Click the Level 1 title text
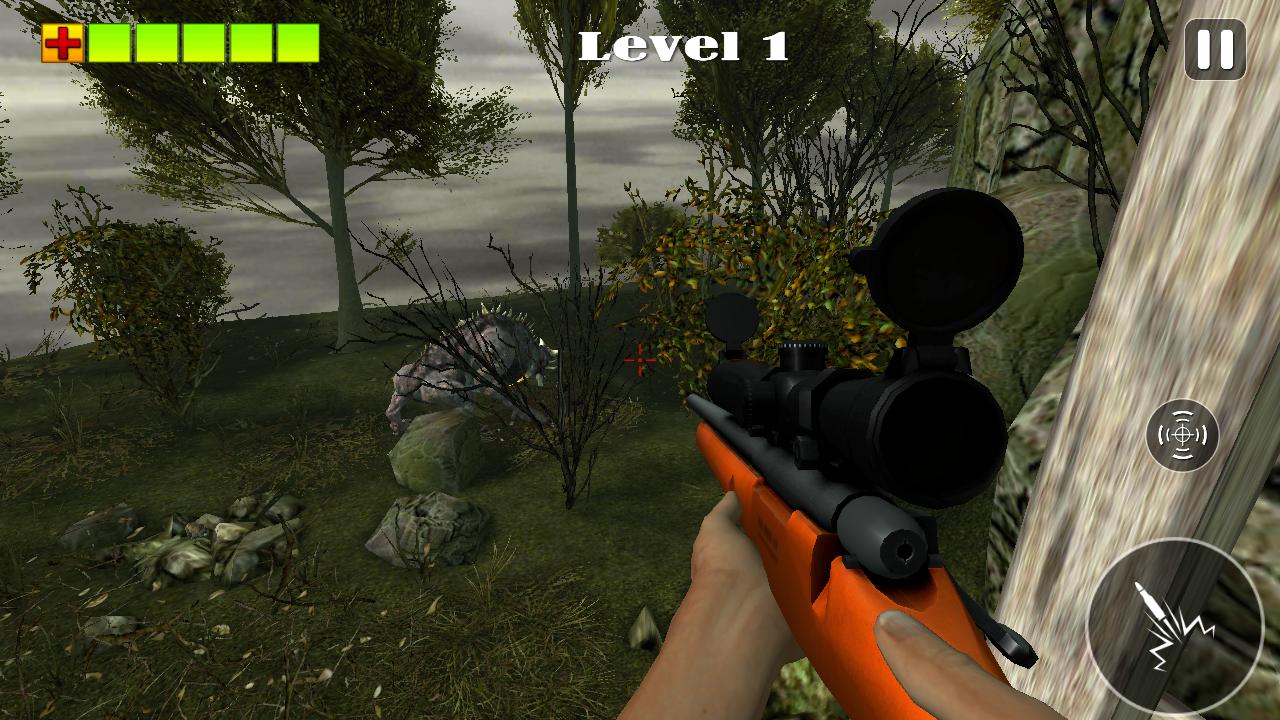This screenshot has height=720, width=1280. tap(684, 45)
